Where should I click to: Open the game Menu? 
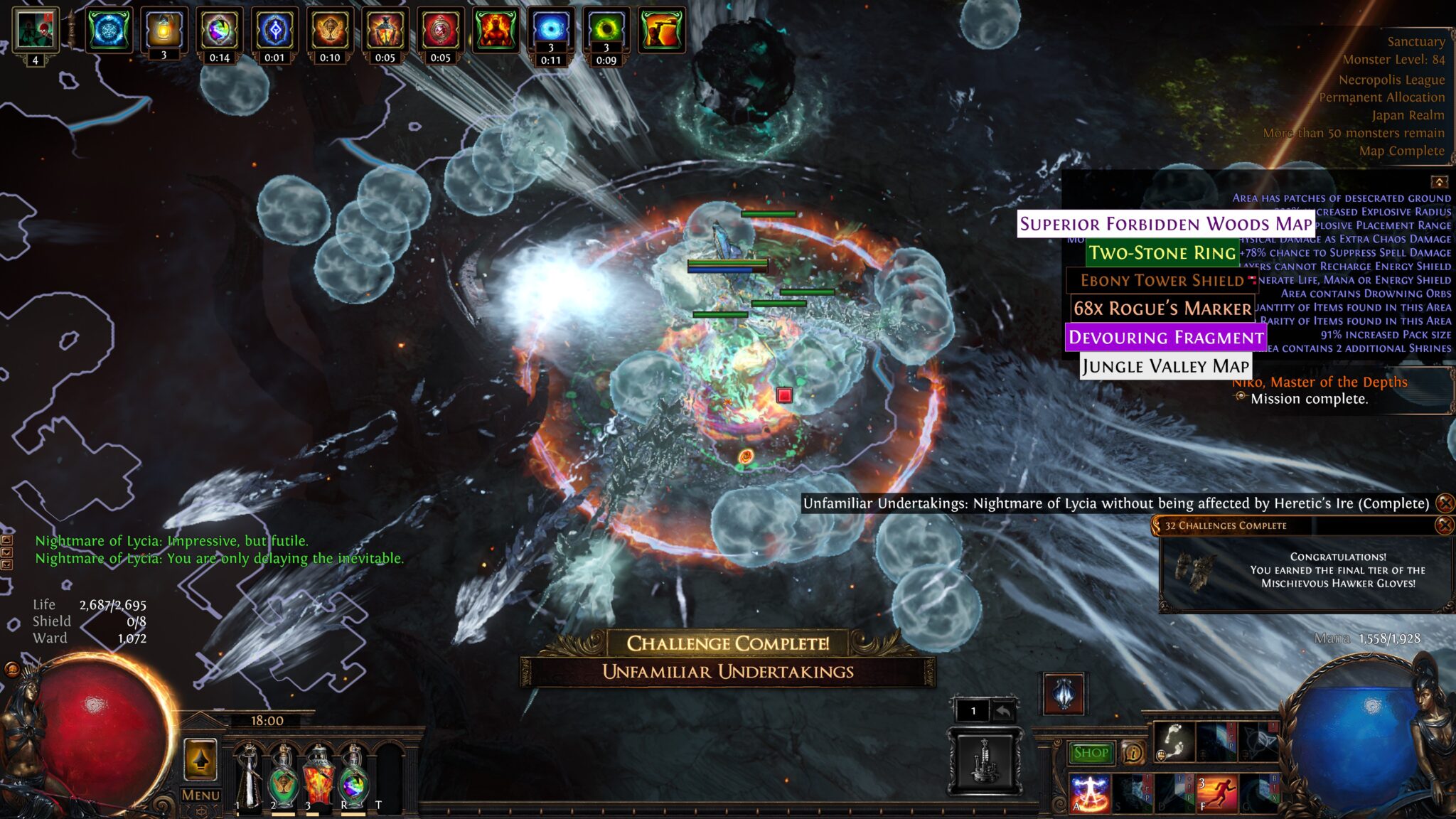200,796
